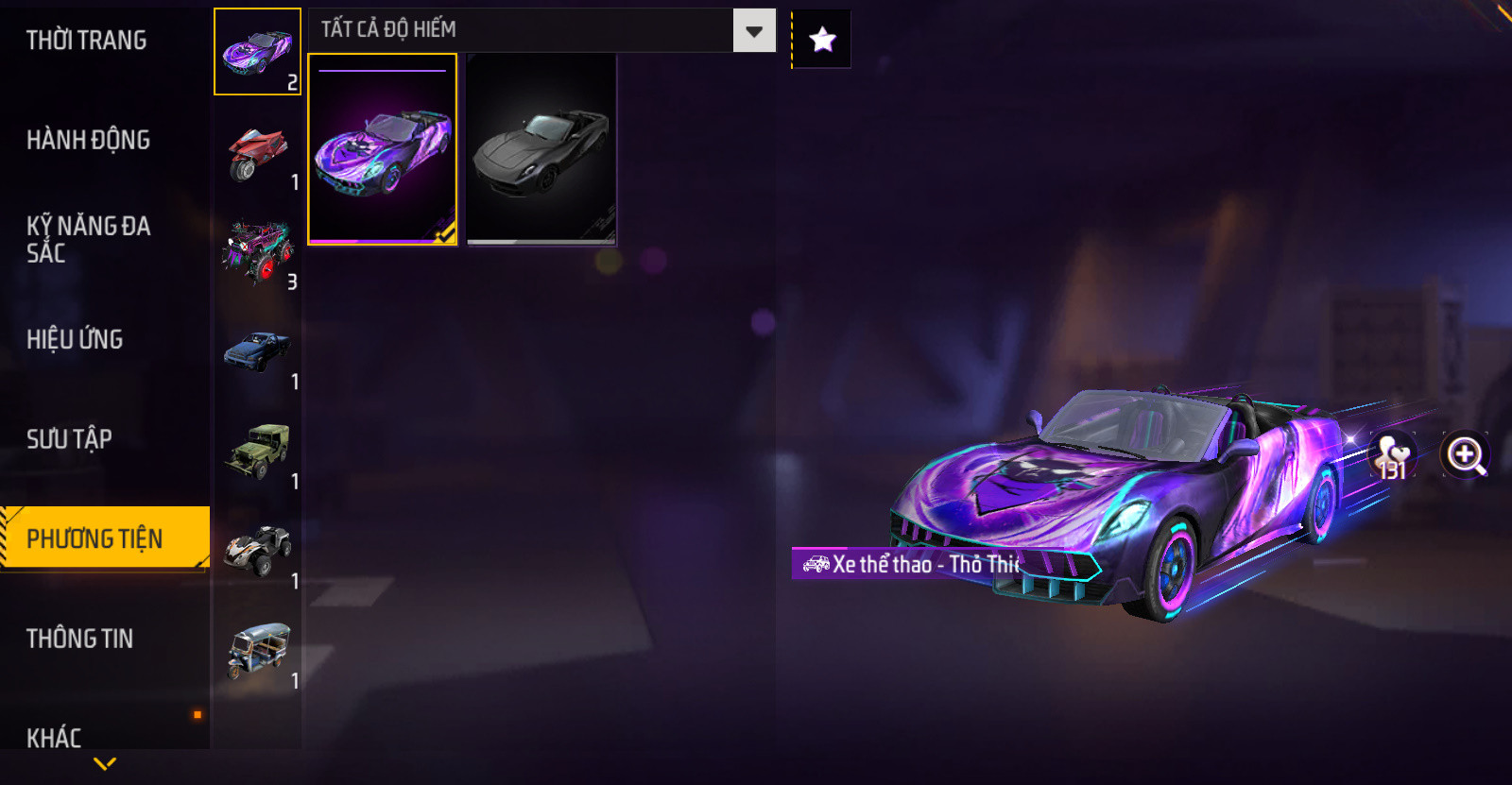This screenshot has width=1512, height=785.
Task: Equip the purple sports car skin card
Action: coord(383,149)
